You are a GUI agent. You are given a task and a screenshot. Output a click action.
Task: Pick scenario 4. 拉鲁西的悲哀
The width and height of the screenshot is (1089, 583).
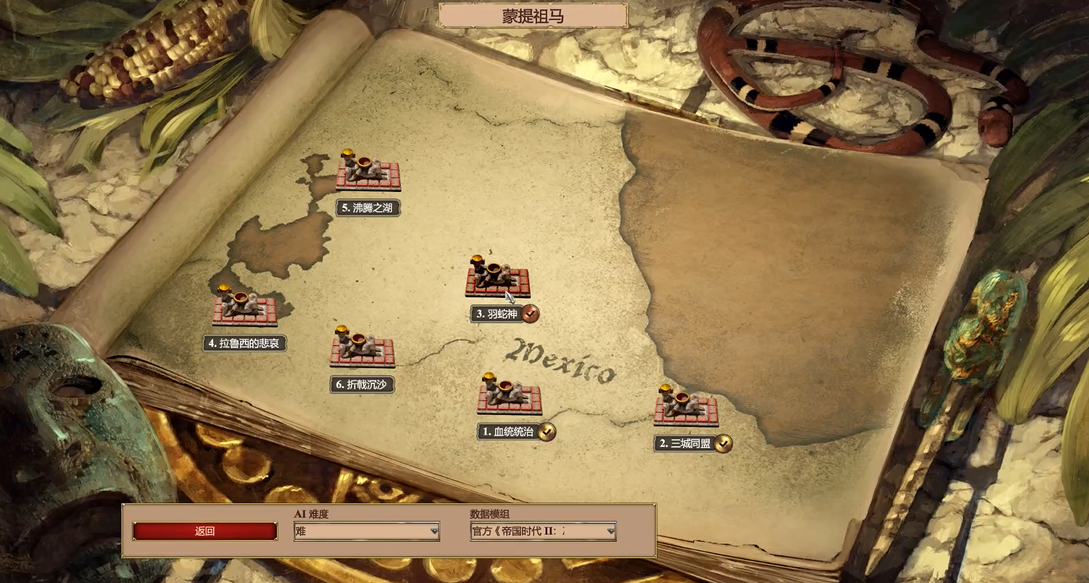point(244,307)
